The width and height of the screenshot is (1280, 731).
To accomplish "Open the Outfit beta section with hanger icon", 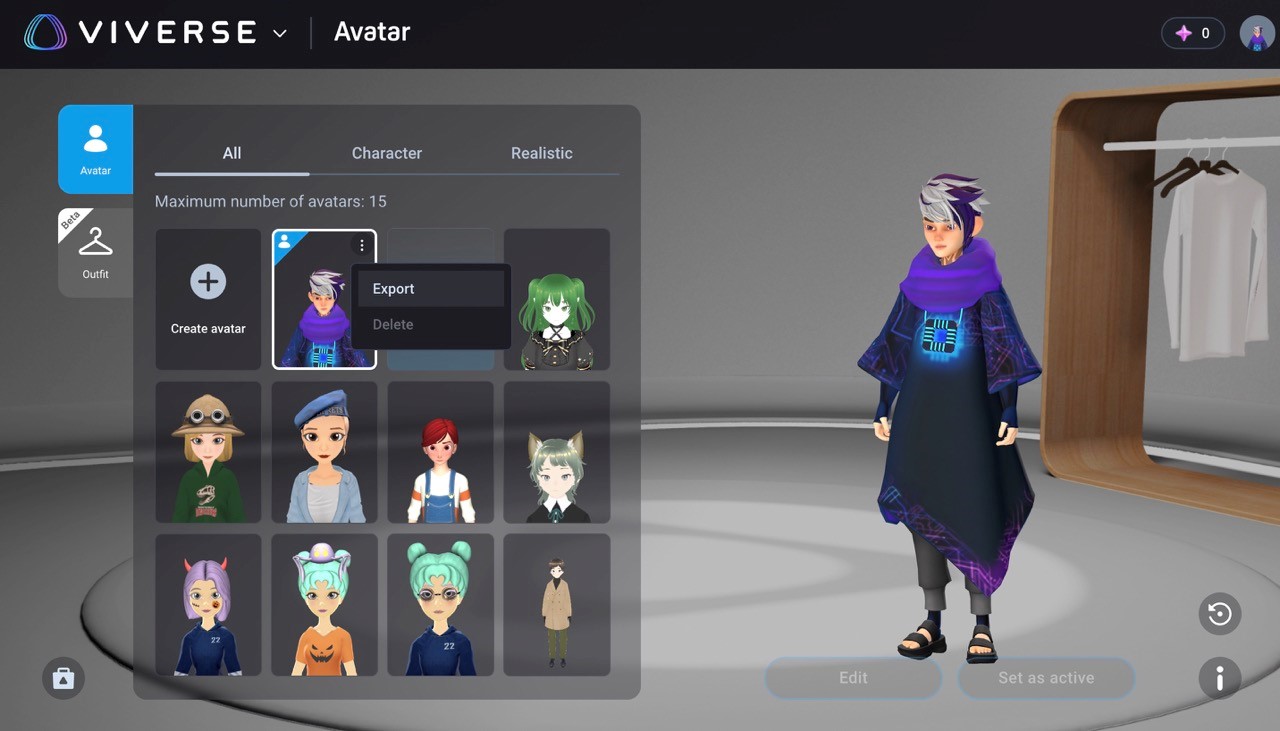I will coord(95,250).
